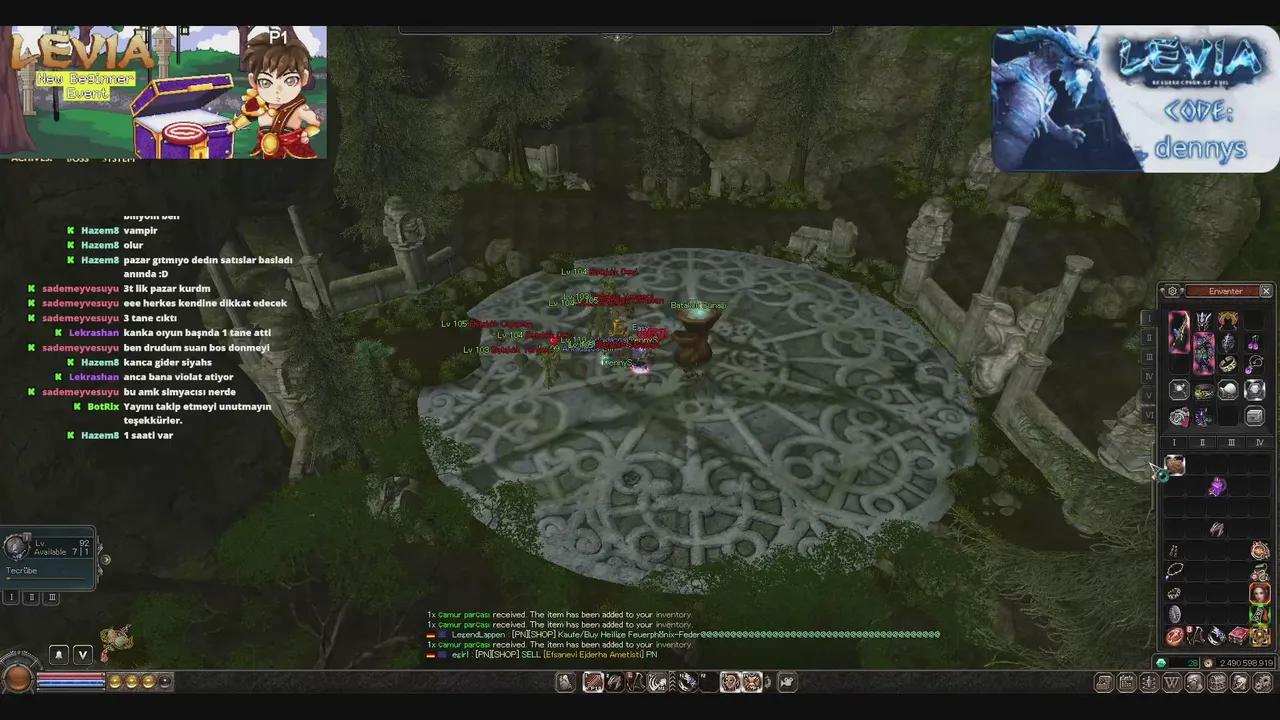The width and height of the screenshot is (1280, 720).
Task: Switch to inventory page II
Action: point(1202,442)
